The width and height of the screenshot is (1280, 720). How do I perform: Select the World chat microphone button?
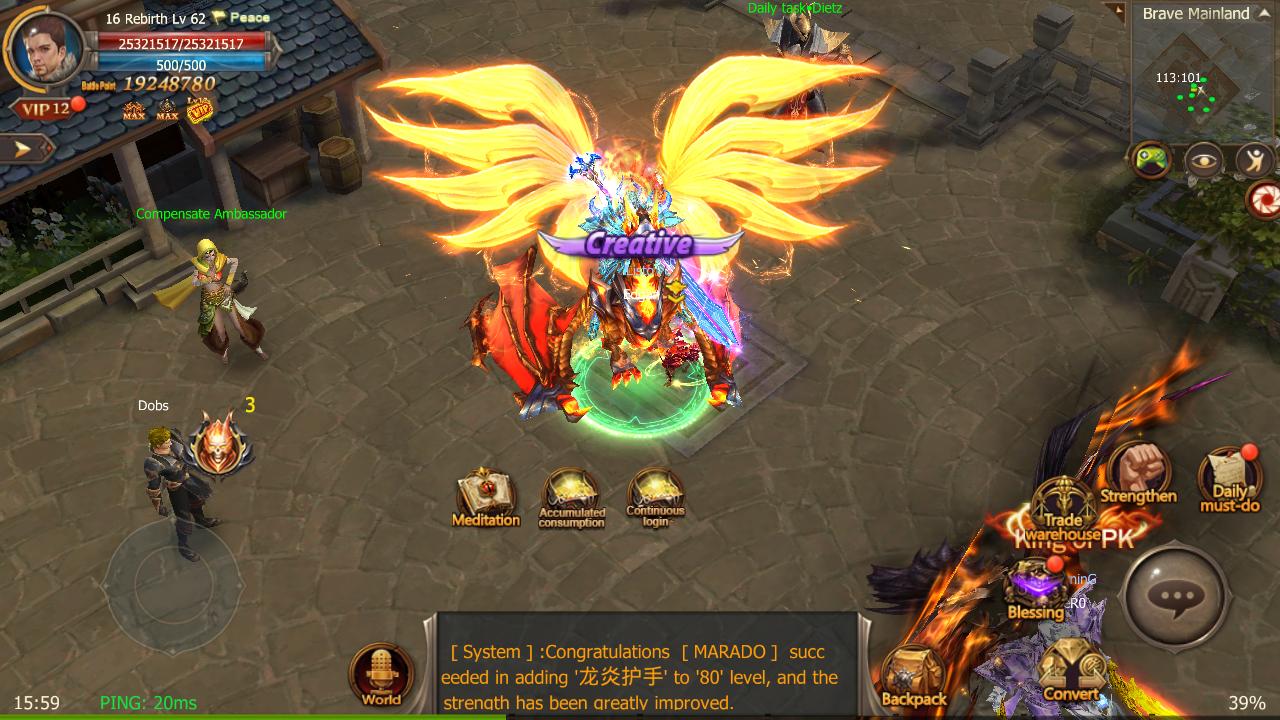point(382,675)
